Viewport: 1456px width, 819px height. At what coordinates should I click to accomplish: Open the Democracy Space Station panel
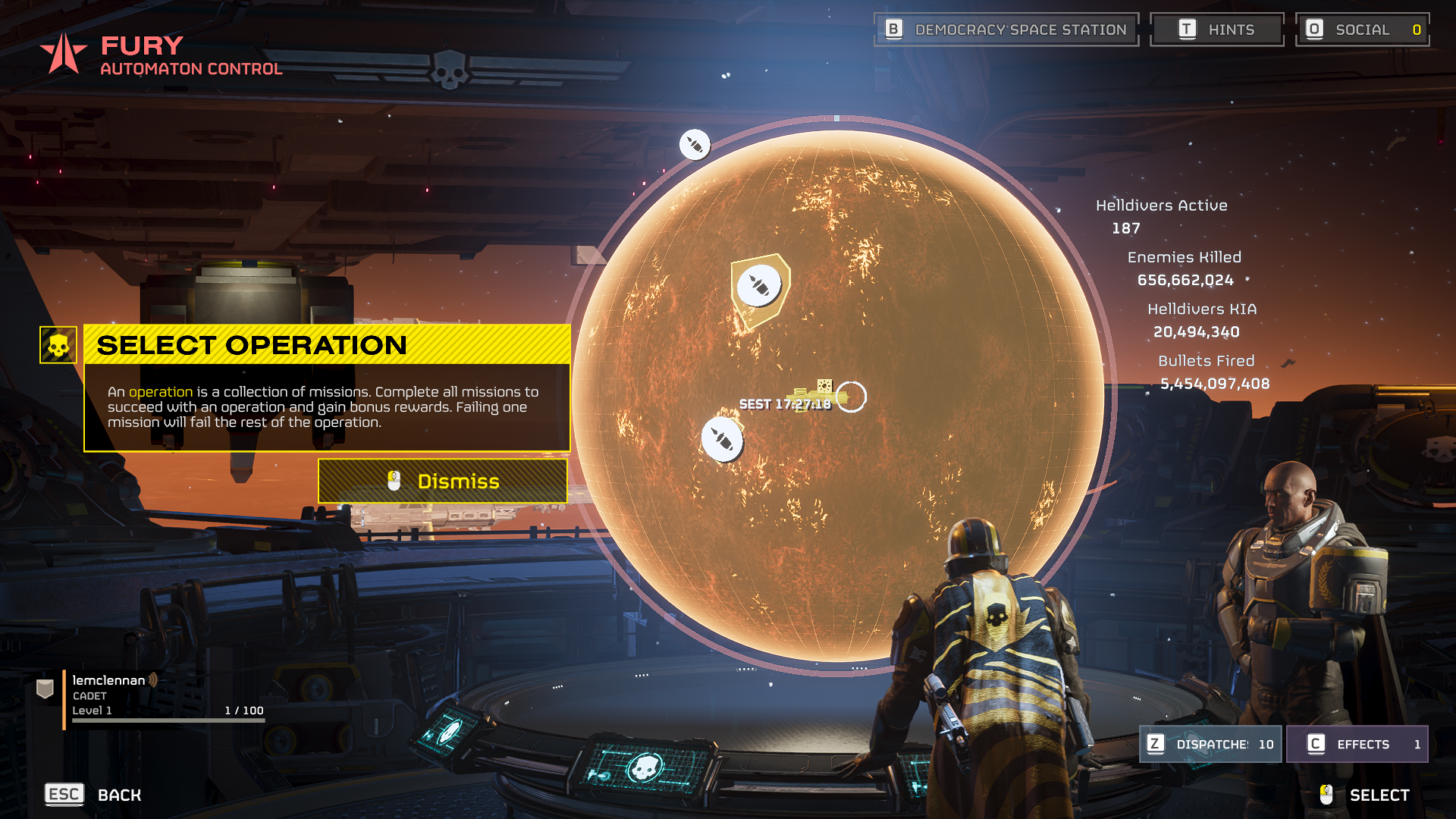tap(1006, 30)
